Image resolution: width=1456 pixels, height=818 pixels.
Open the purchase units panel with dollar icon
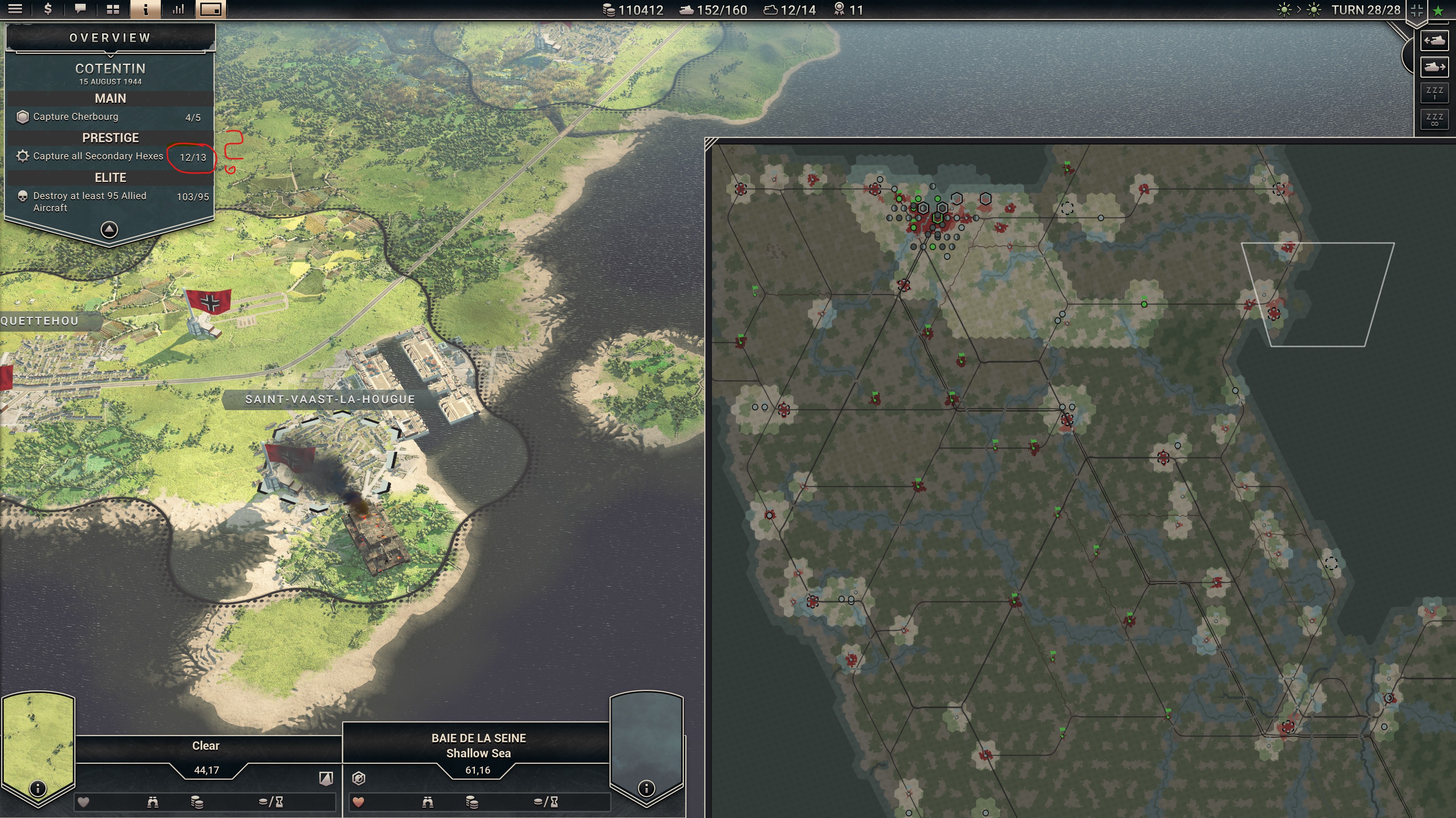48,9
